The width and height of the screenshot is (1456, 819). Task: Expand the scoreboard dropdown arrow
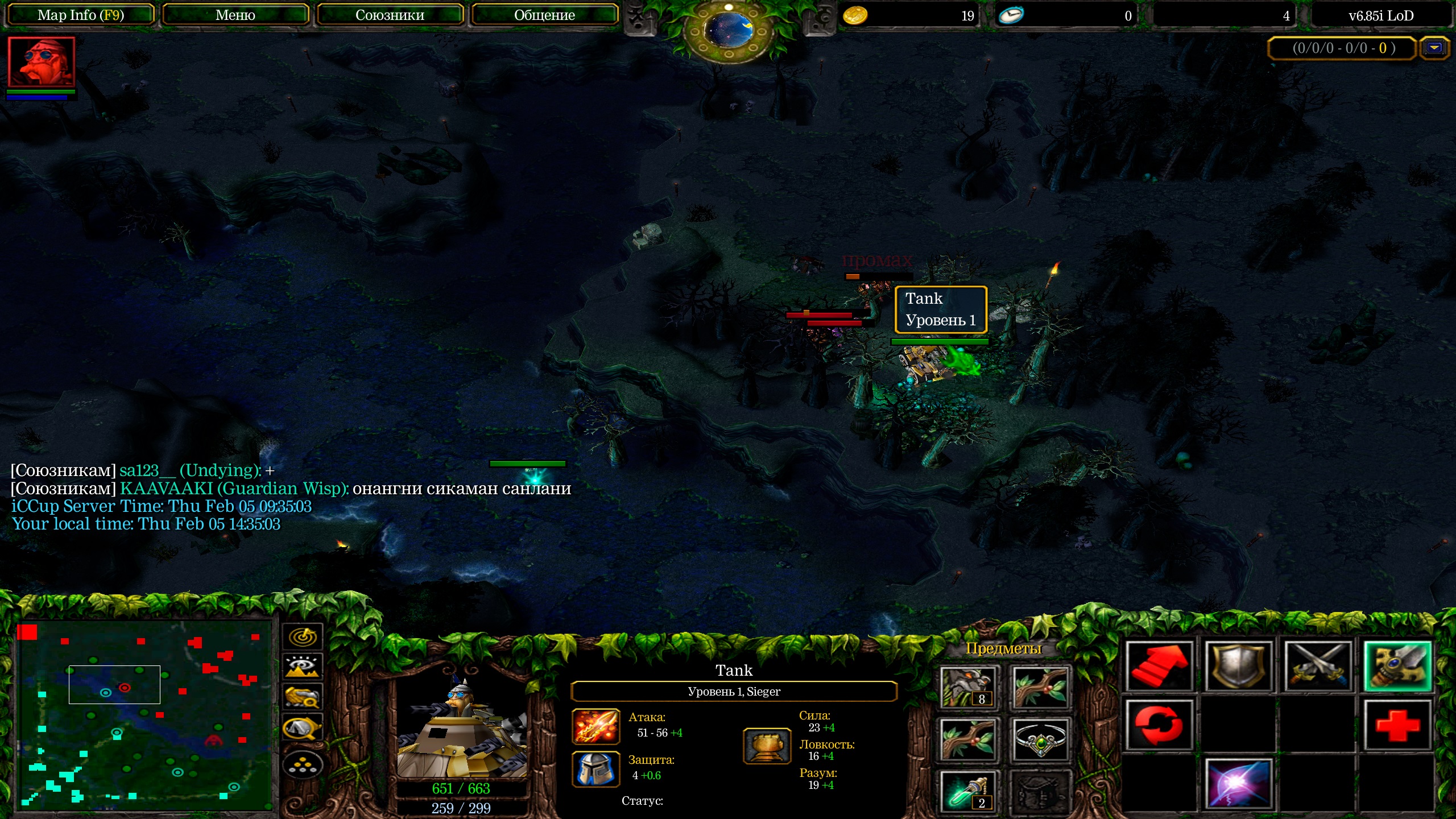coord(1434,48)
